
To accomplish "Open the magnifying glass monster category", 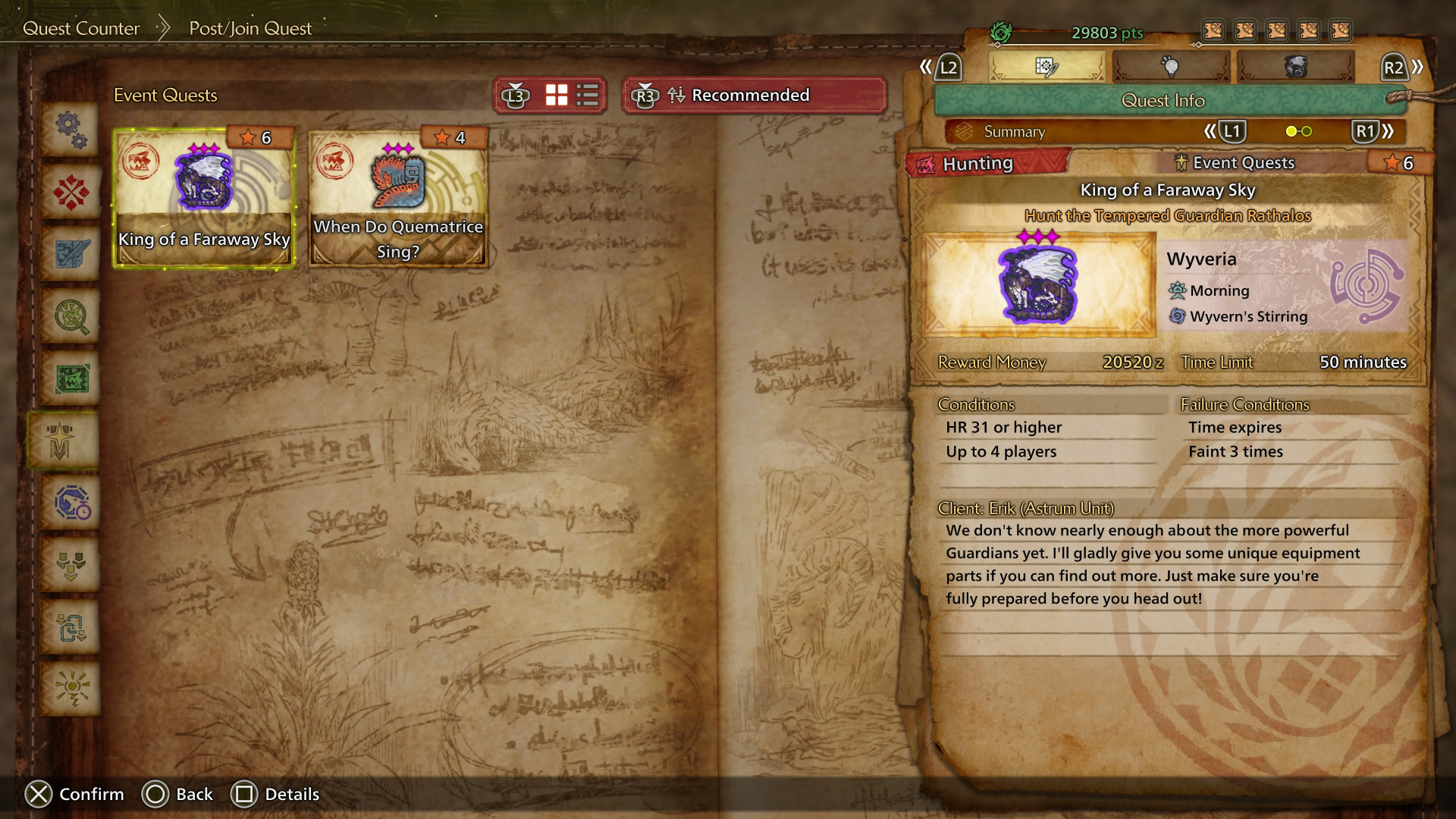I will 71,316.
